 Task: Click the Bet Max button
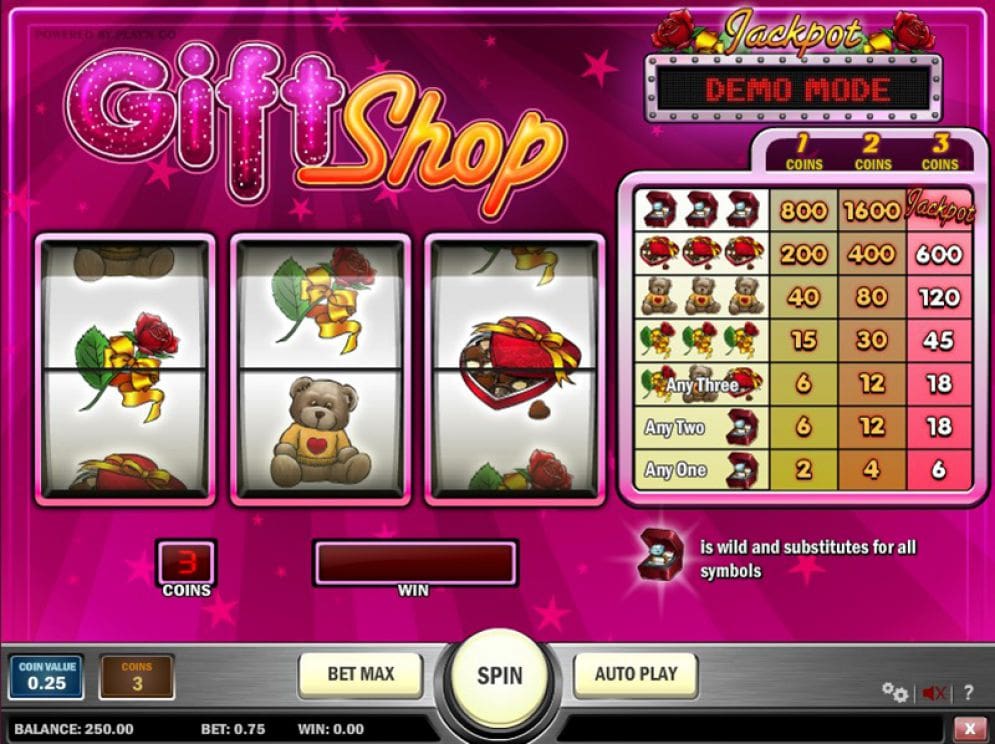point(360,675)
